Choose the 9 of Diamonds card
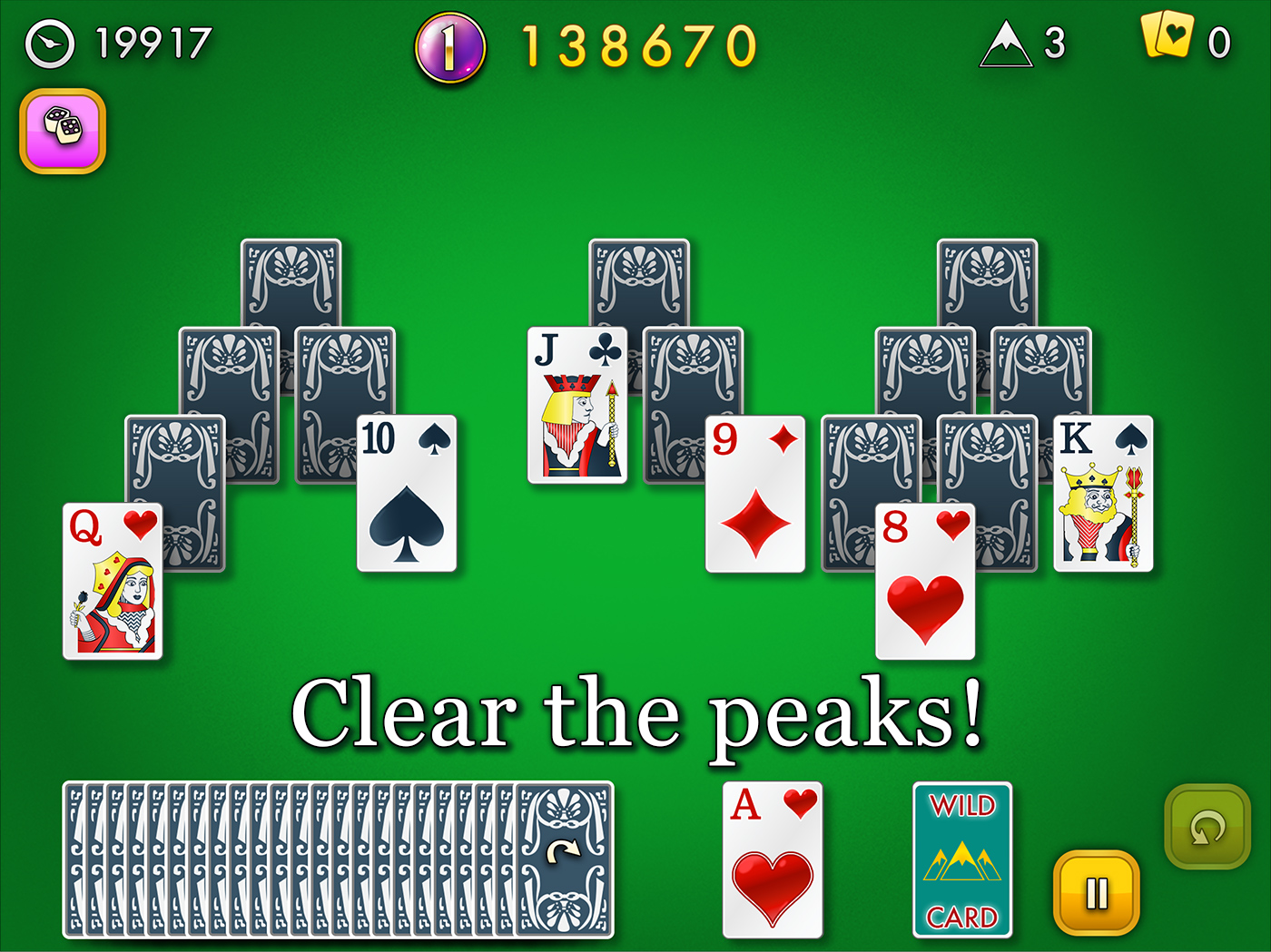This screenshot has width=1271, height=952. pyautogui.click(x=755, y=494)
